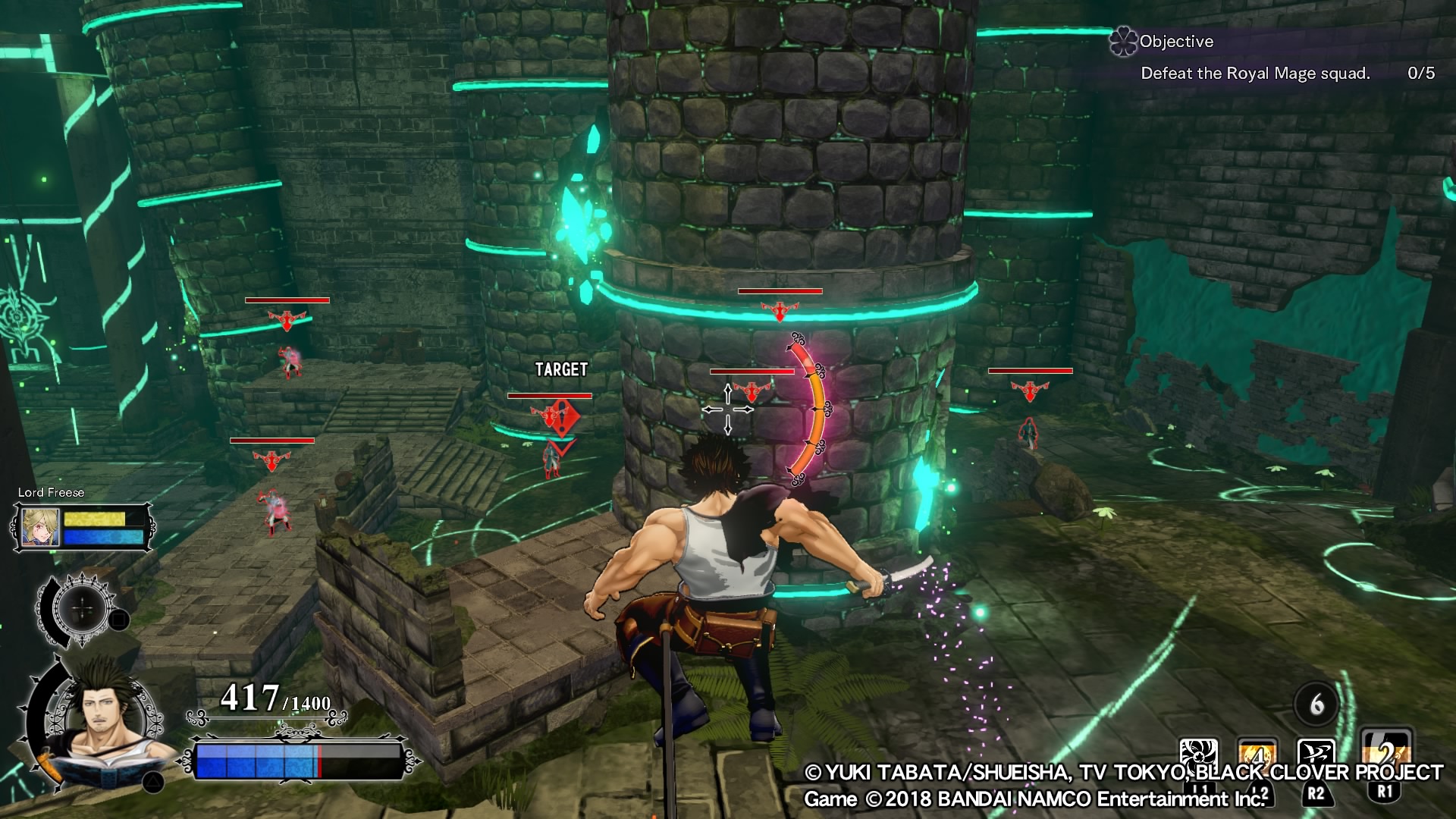1456x819 pixels.
Task: Select Lord Freese's ally portrait
Action: point(40,527)
